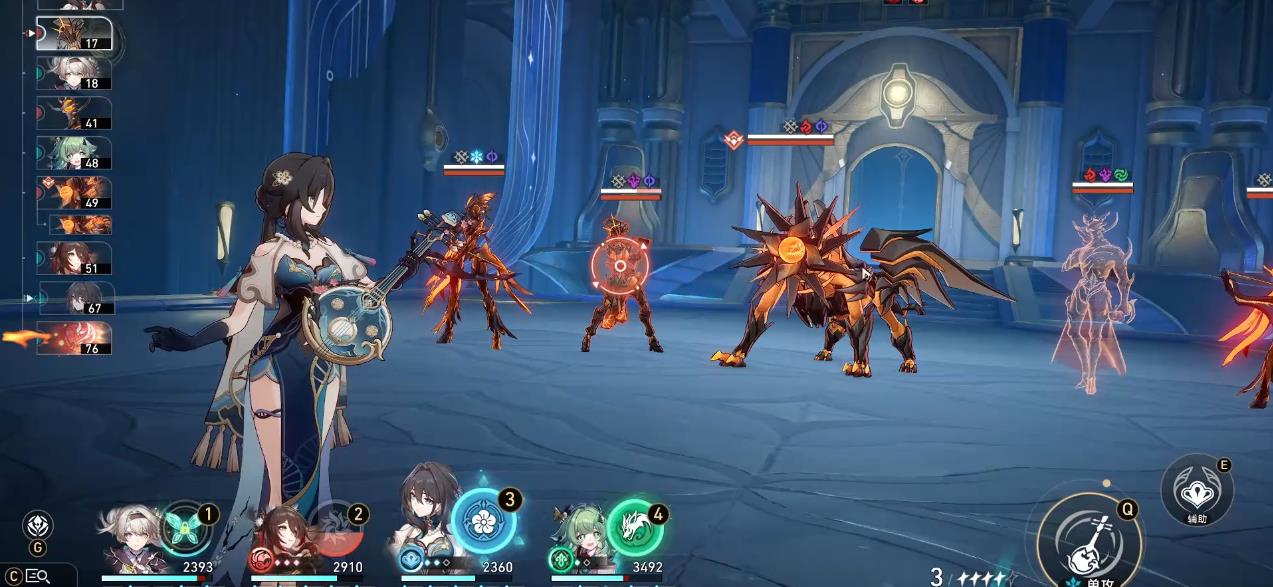1273x587 pixels.
Task: Select the turn order entry numbered 51
Action: pyautogui.click(x=74, y=258)
